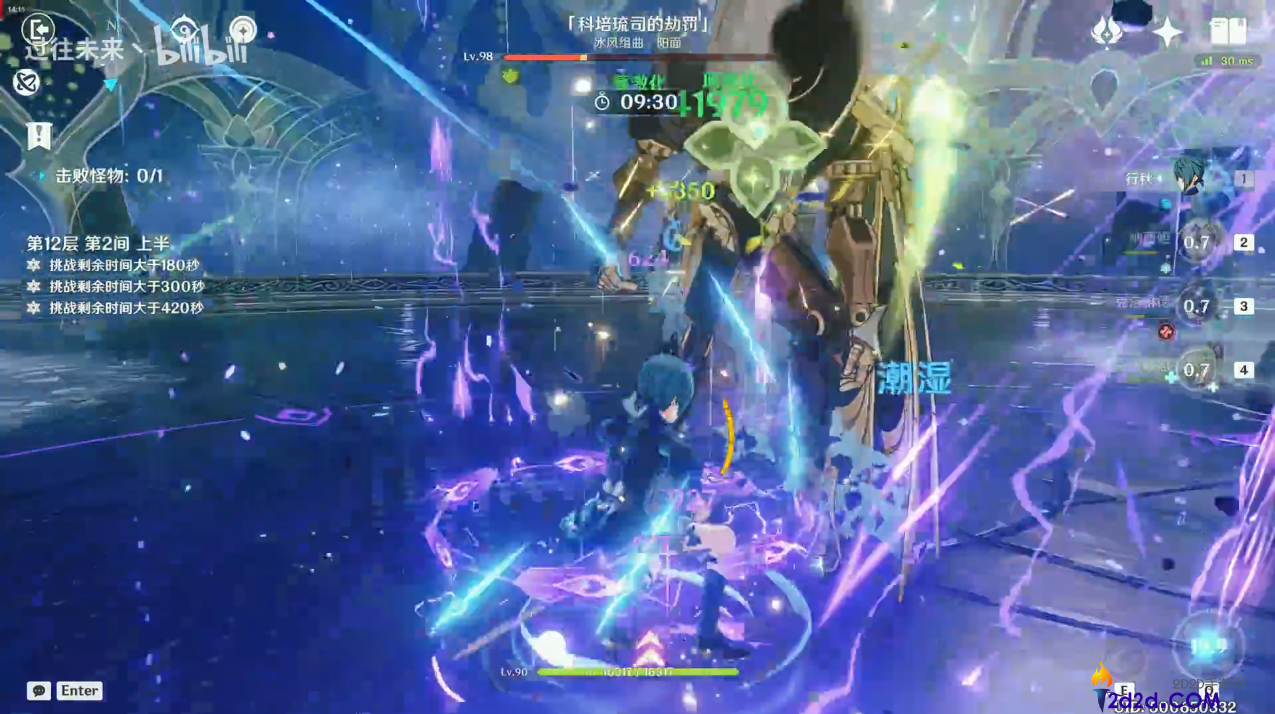The width and height of the screenshot is (1275, 714).
Task: Open the chat speech-bubble button
Action: pyautogui.click(x=39, y=691)
